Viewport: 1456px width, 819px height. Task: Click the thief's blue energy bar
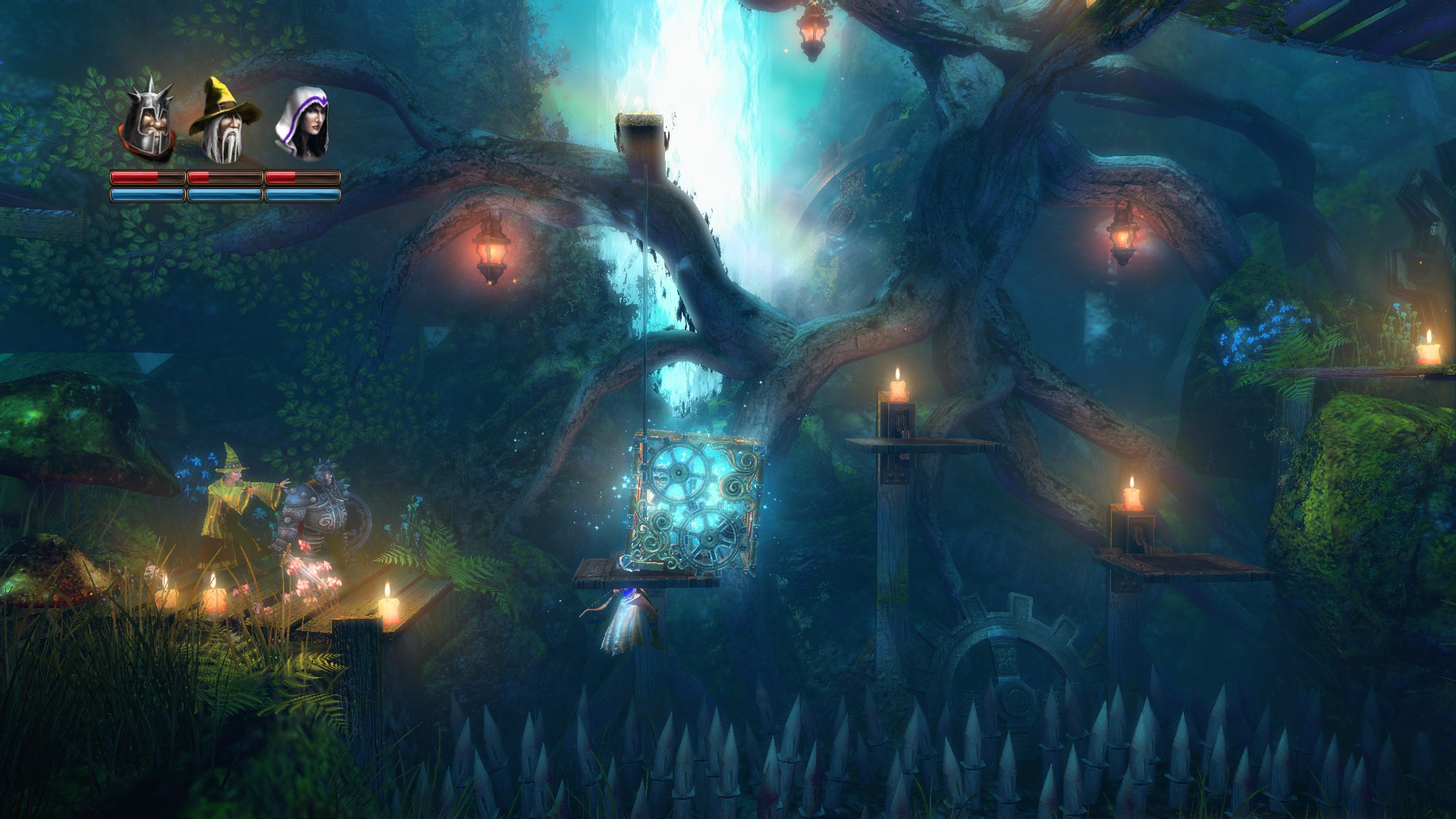click(301, 195)
